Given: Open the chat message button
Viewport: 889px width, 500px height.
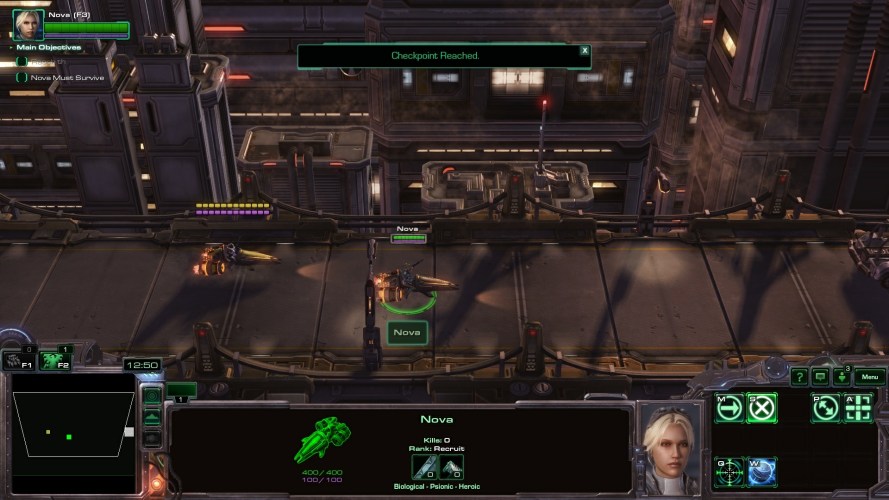Looking at the screenshot, I should point(820,377).
